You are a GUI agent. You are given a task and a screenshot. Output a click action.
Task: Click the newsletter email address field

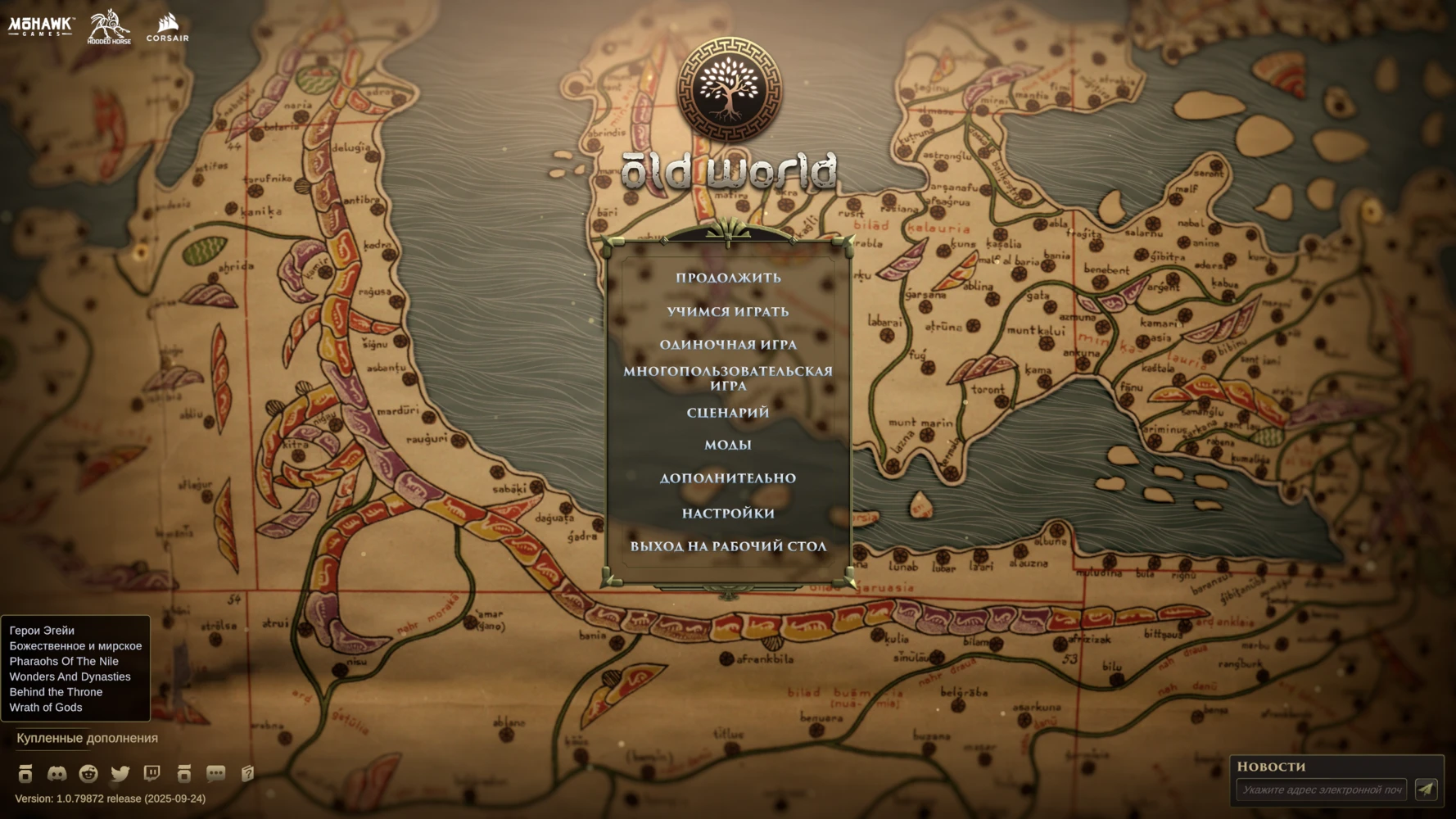[x=1323, y=790]
